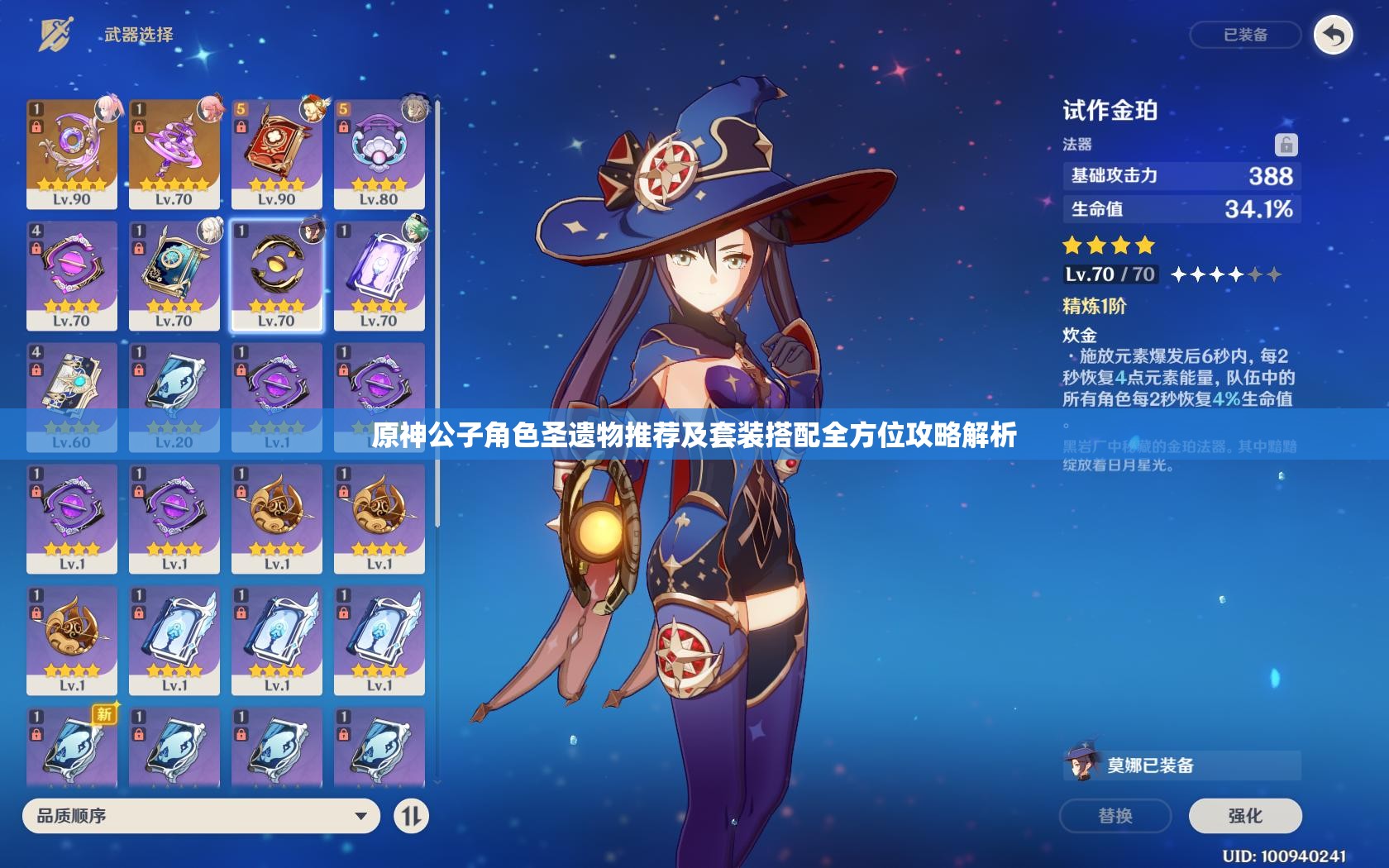Click the chevron below the weapon list scrollbar
This screenshot has height=868, width=1389.
[x=437, y=782]
